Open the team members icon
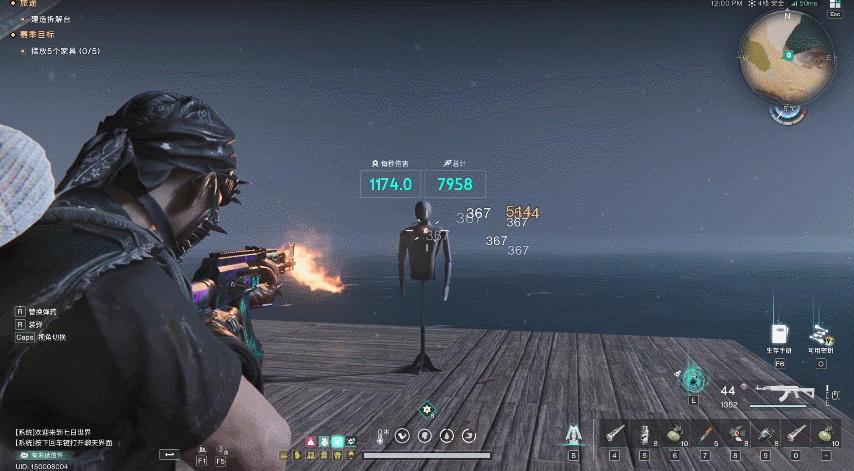This screenshot has width=854, height=471. (203, 451)
